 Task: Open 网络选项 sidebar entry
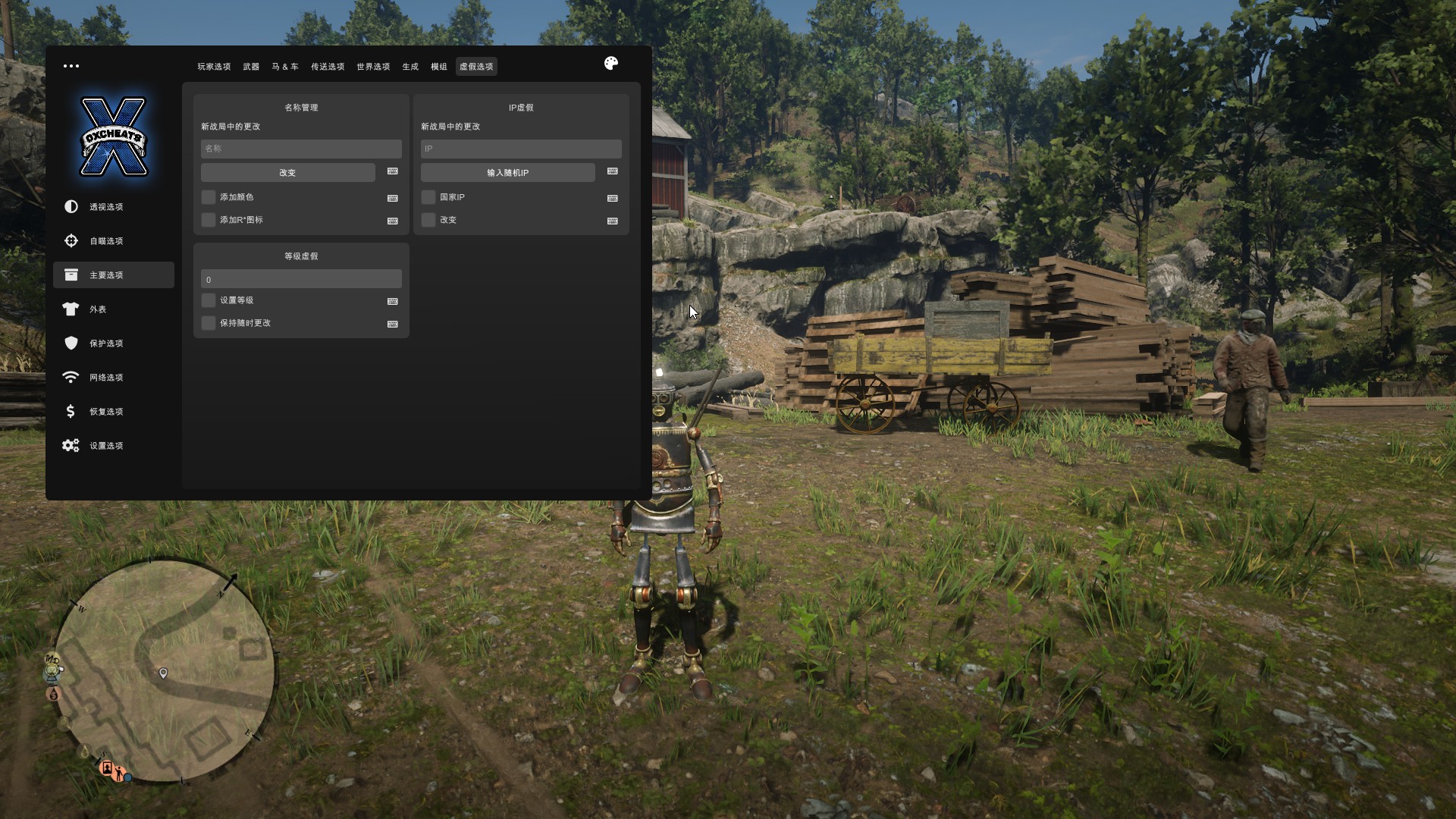coord(106,378)
